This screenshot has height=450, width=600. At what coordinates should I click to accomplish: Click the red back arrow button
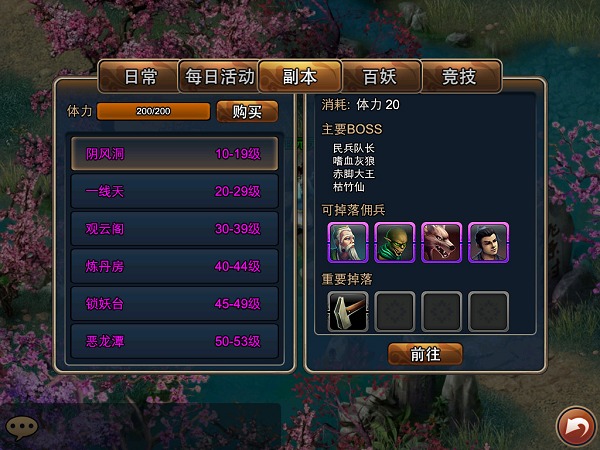click(575, 426)
